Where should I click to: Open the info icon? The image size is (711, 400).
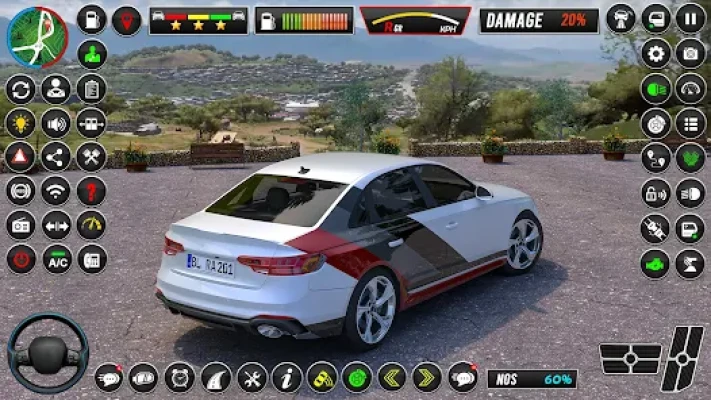[x=287, y=377]
